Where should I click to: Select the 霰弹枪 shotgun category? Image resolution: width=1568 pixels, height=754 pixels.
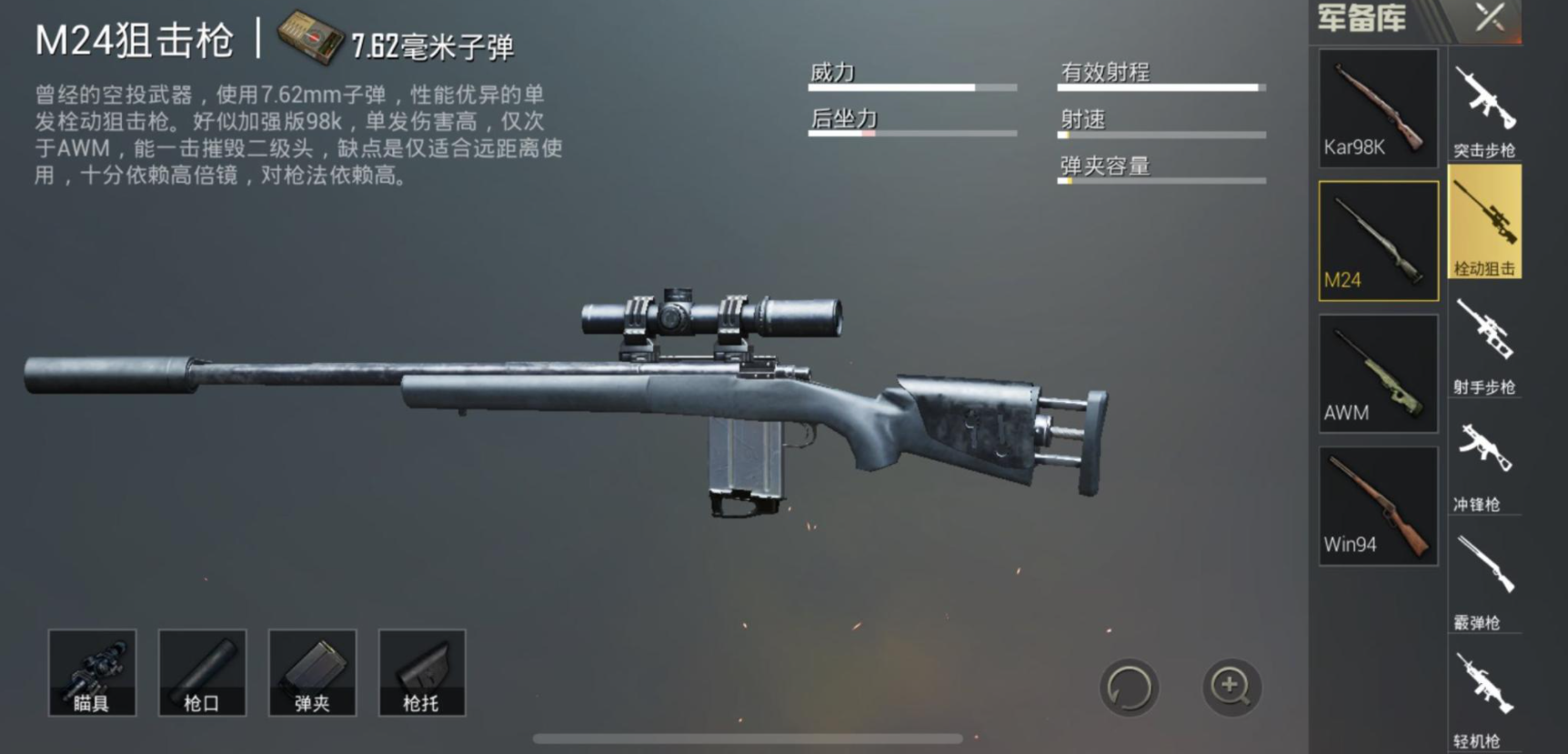pos(1486,573)
